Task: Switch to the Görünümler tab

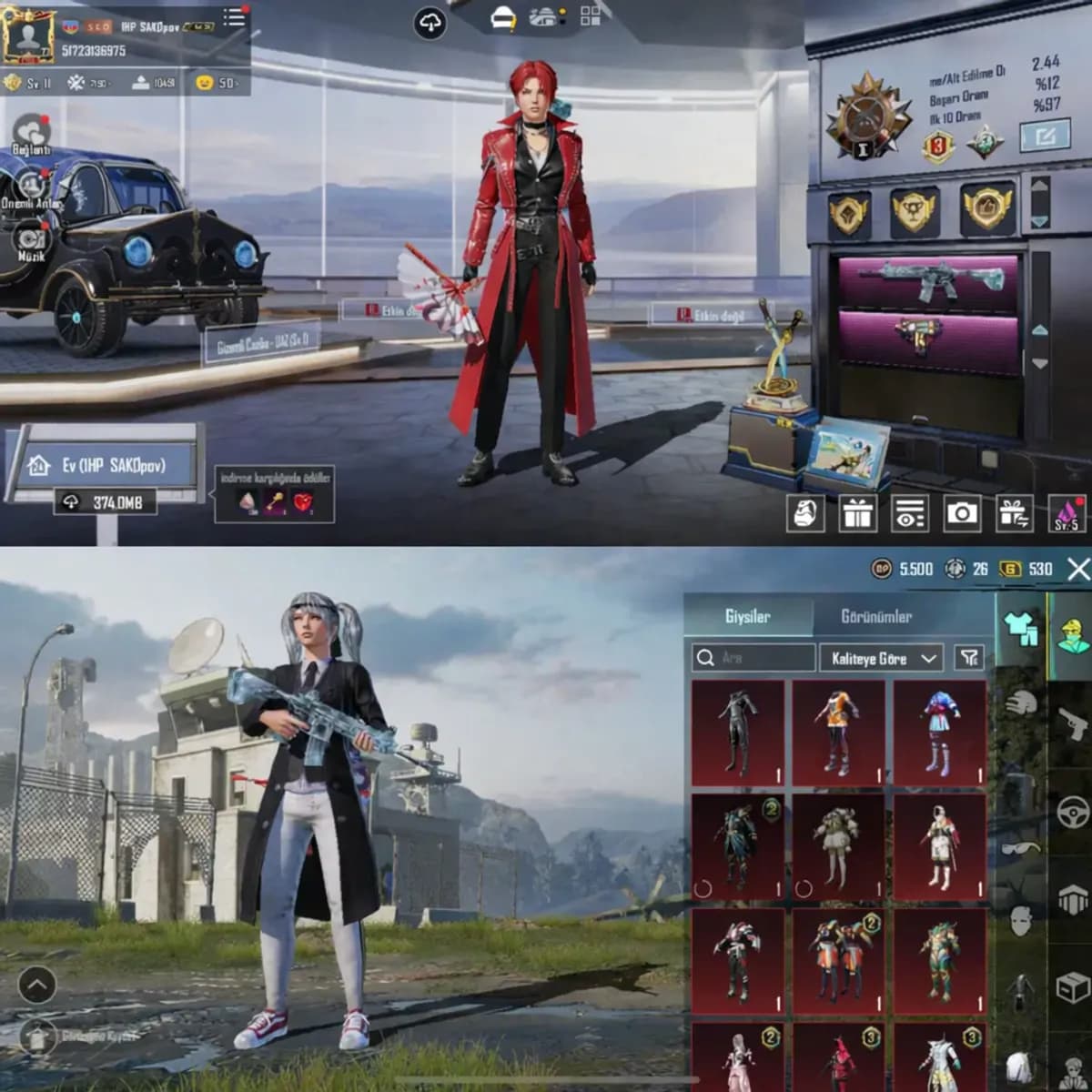Action: click(875, 617)
